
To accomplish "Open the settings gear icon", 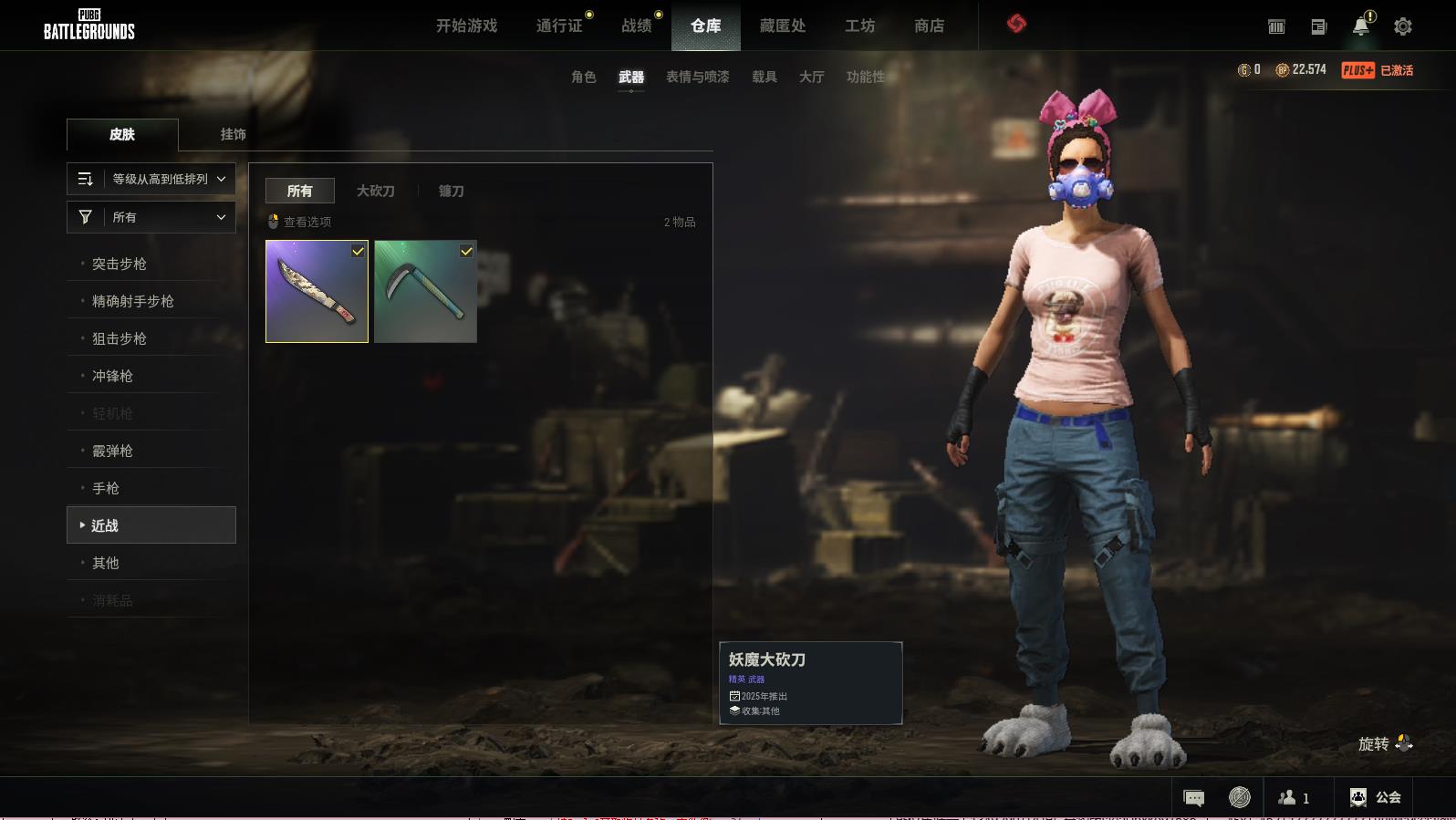I will pos(1402,26).
